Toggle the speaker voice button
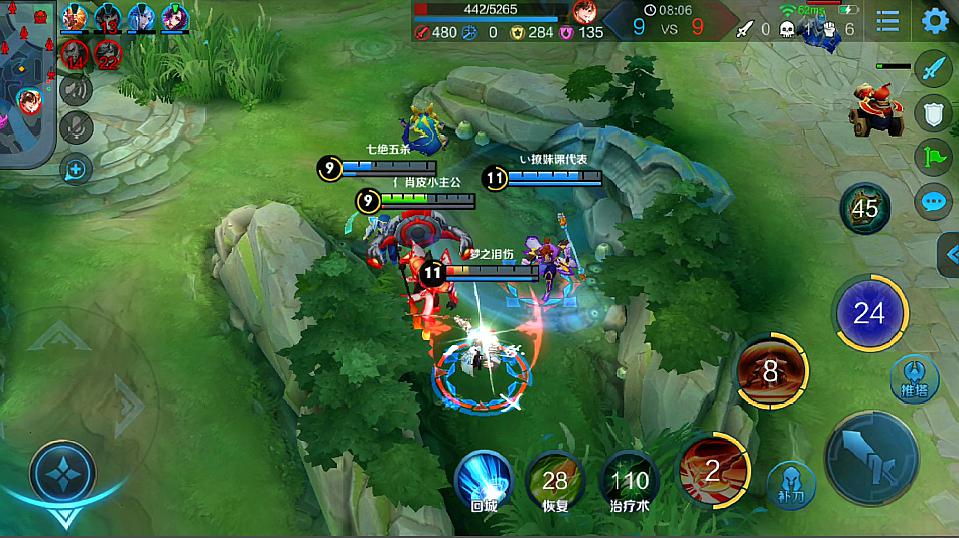Viewport: 959px width, 538px height. click(76, 90)
